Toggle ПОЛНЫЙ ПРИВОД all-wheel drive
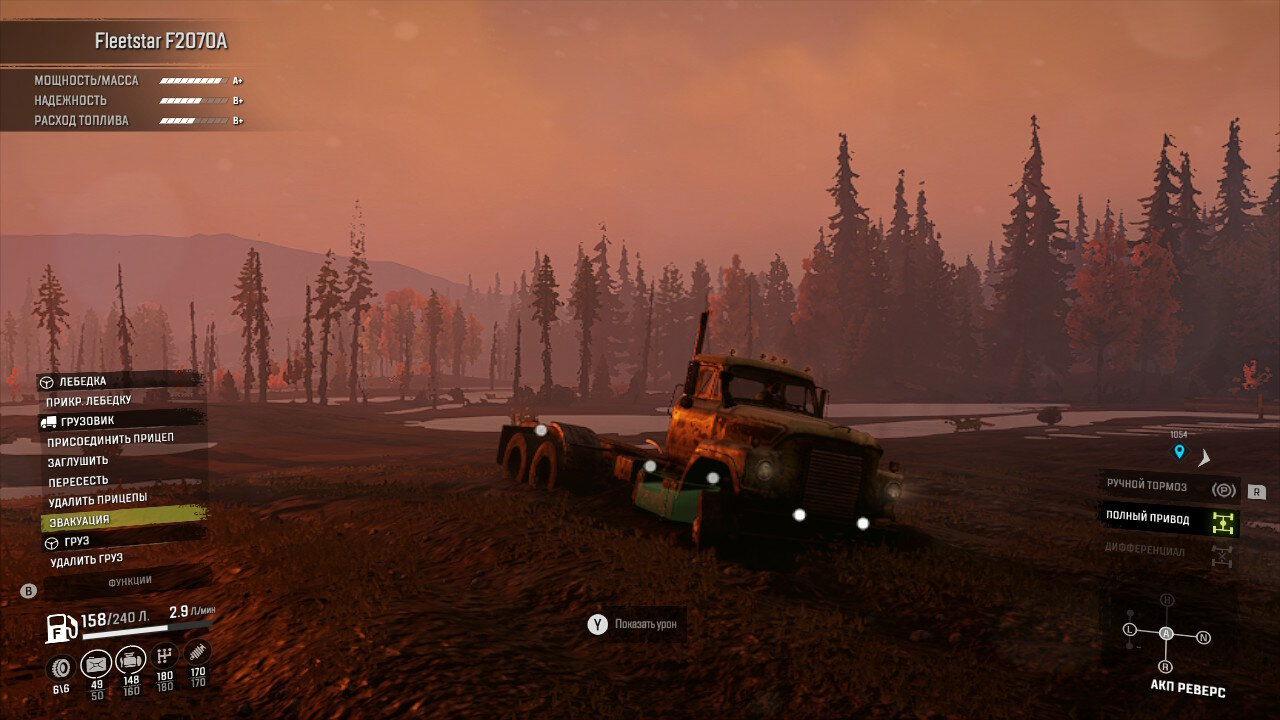Viewport: 1280px width, 720px height. click(x=1168, y=518)
